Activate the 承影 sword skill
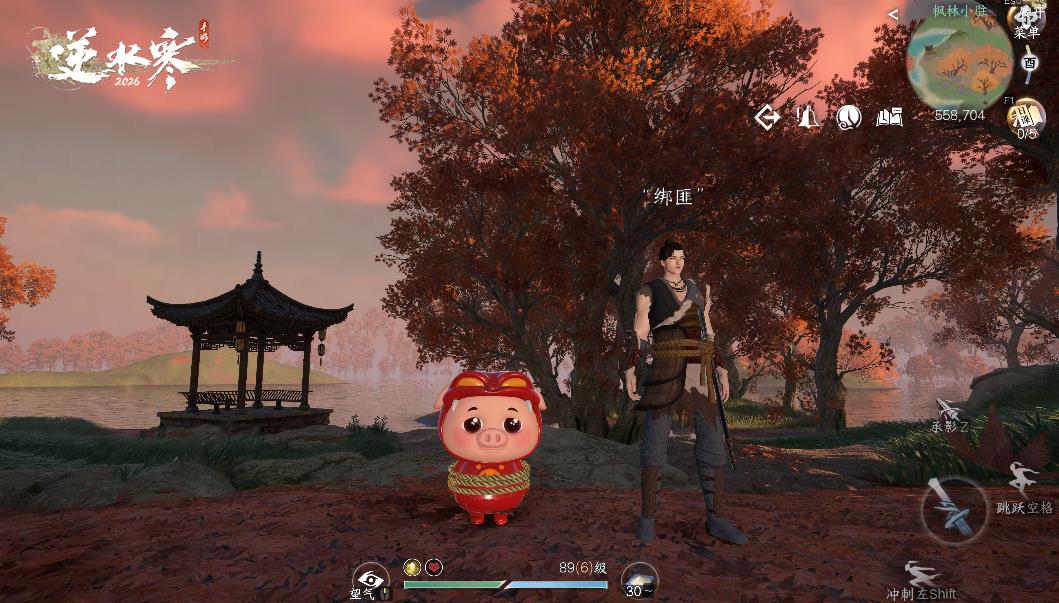The image size is (1059, 603). click(x=949, y=412)
